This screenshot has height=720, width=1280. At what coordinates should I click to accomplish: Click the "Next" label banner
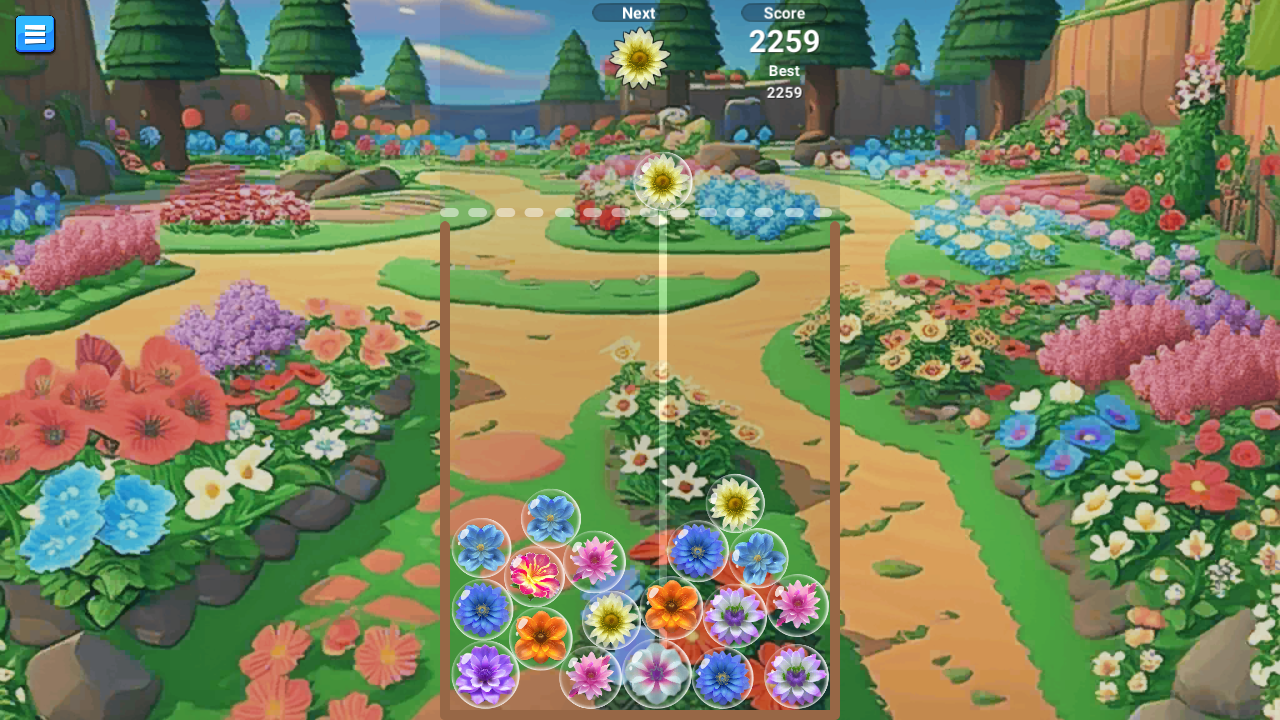(638, 13)
